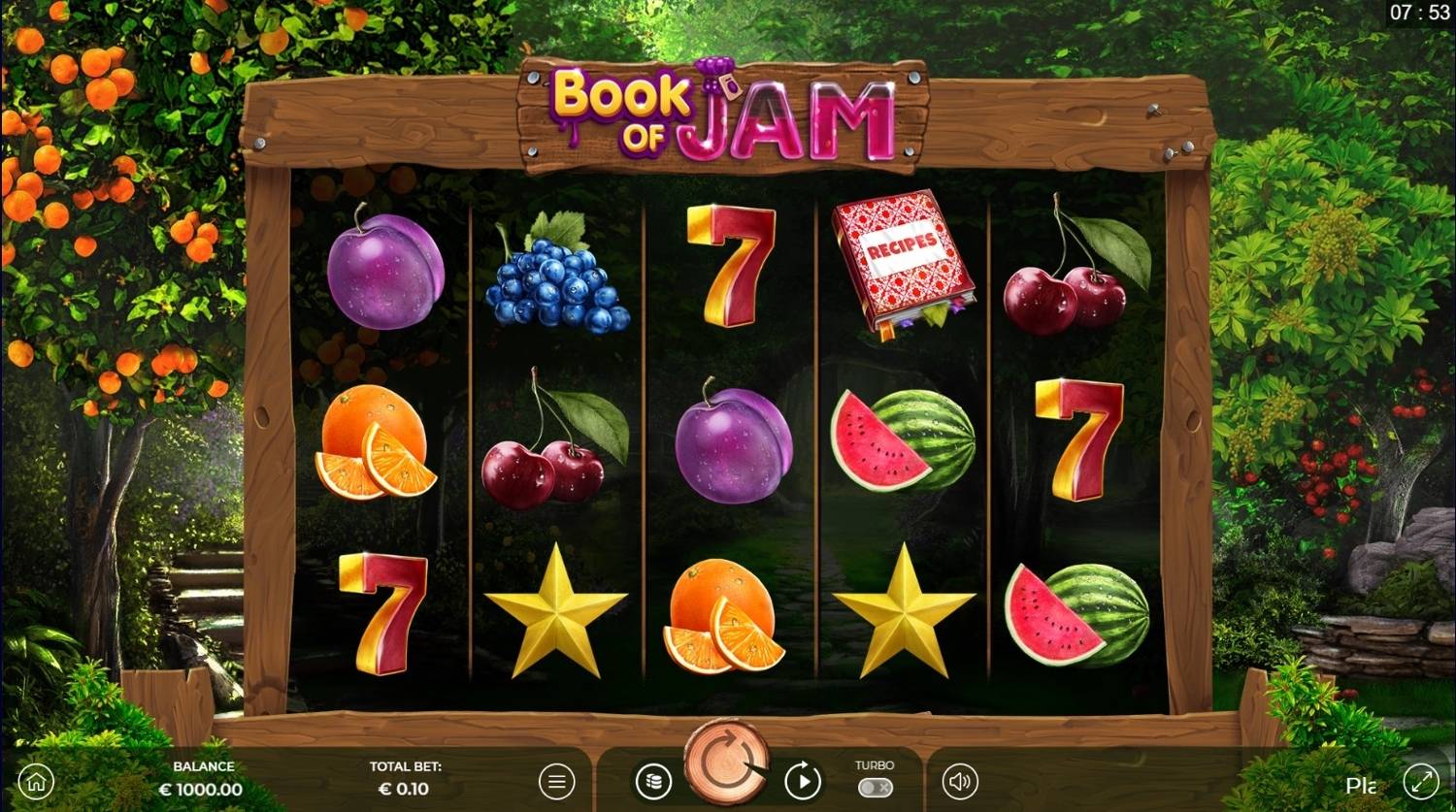
Task: Click the home icon
Action: [x=36, y=780]
